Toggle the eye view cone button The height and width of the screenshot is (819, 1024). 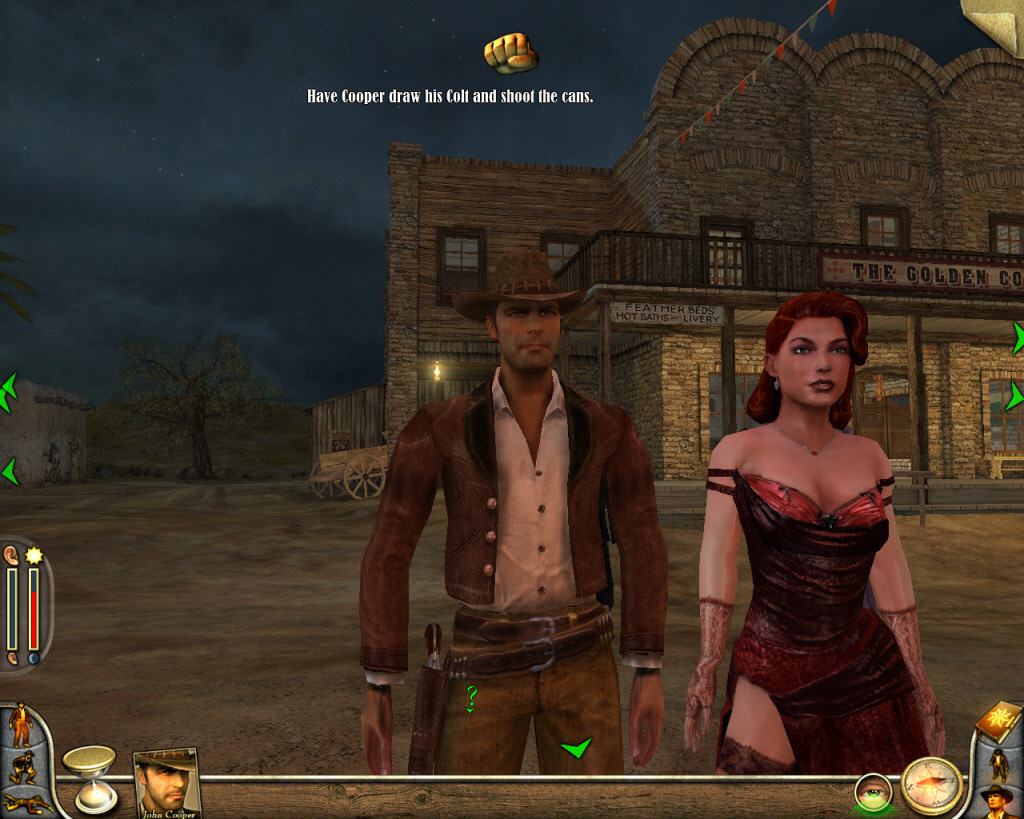pos(873,793)
